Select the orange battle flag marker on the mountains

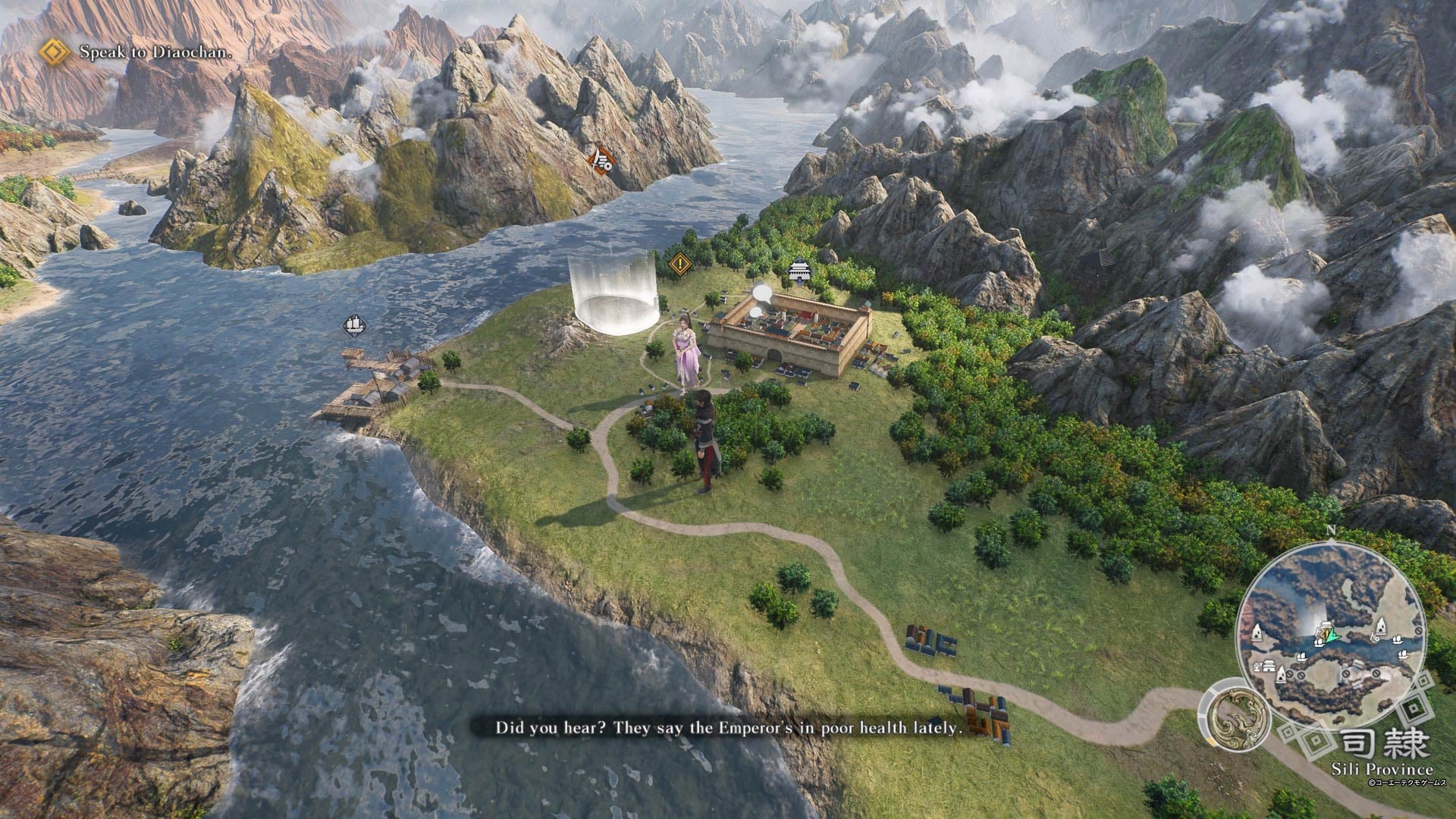(x=601, y=161)
